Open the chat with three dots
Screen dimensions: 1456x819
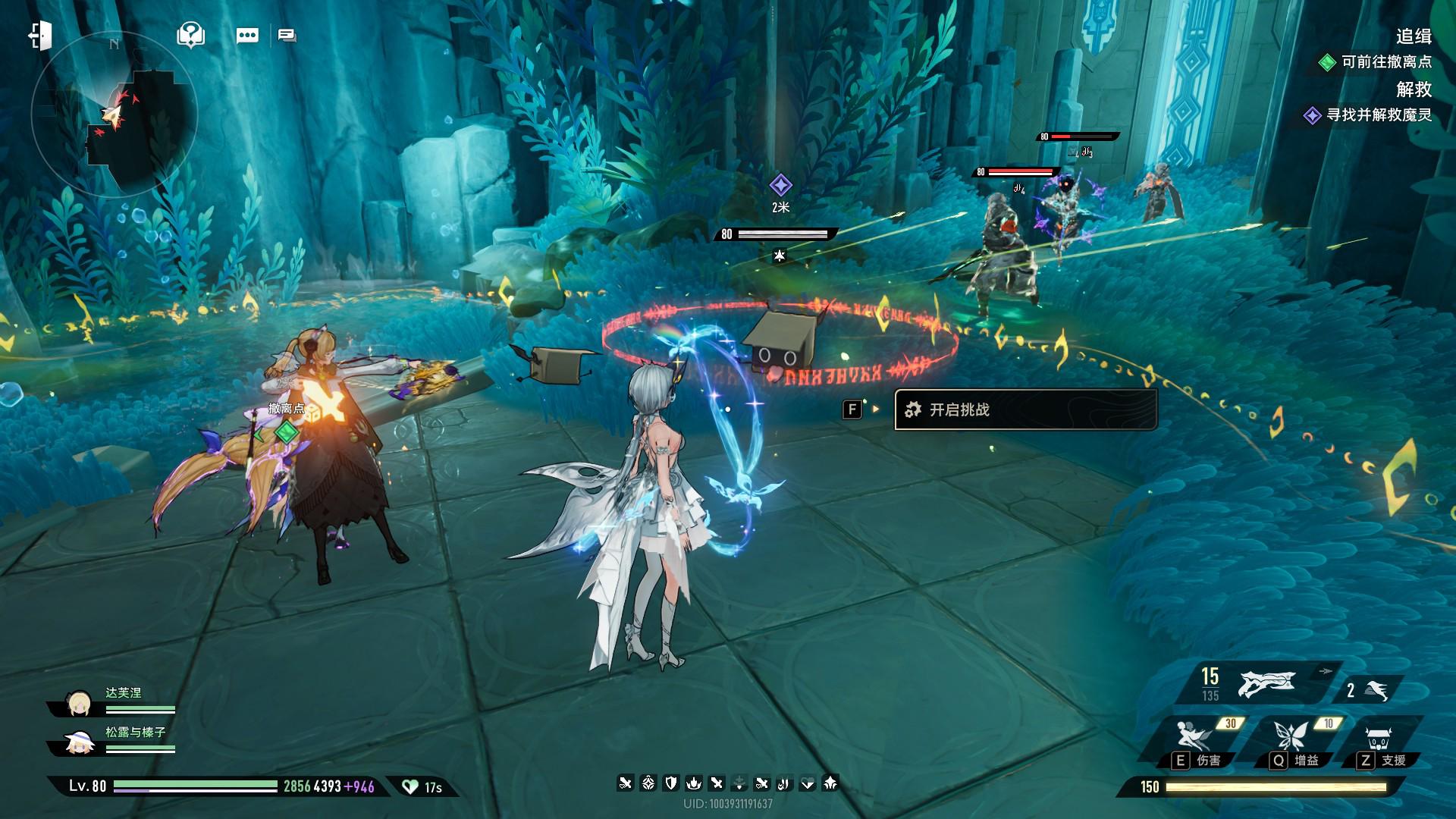(x=247, y=36)
